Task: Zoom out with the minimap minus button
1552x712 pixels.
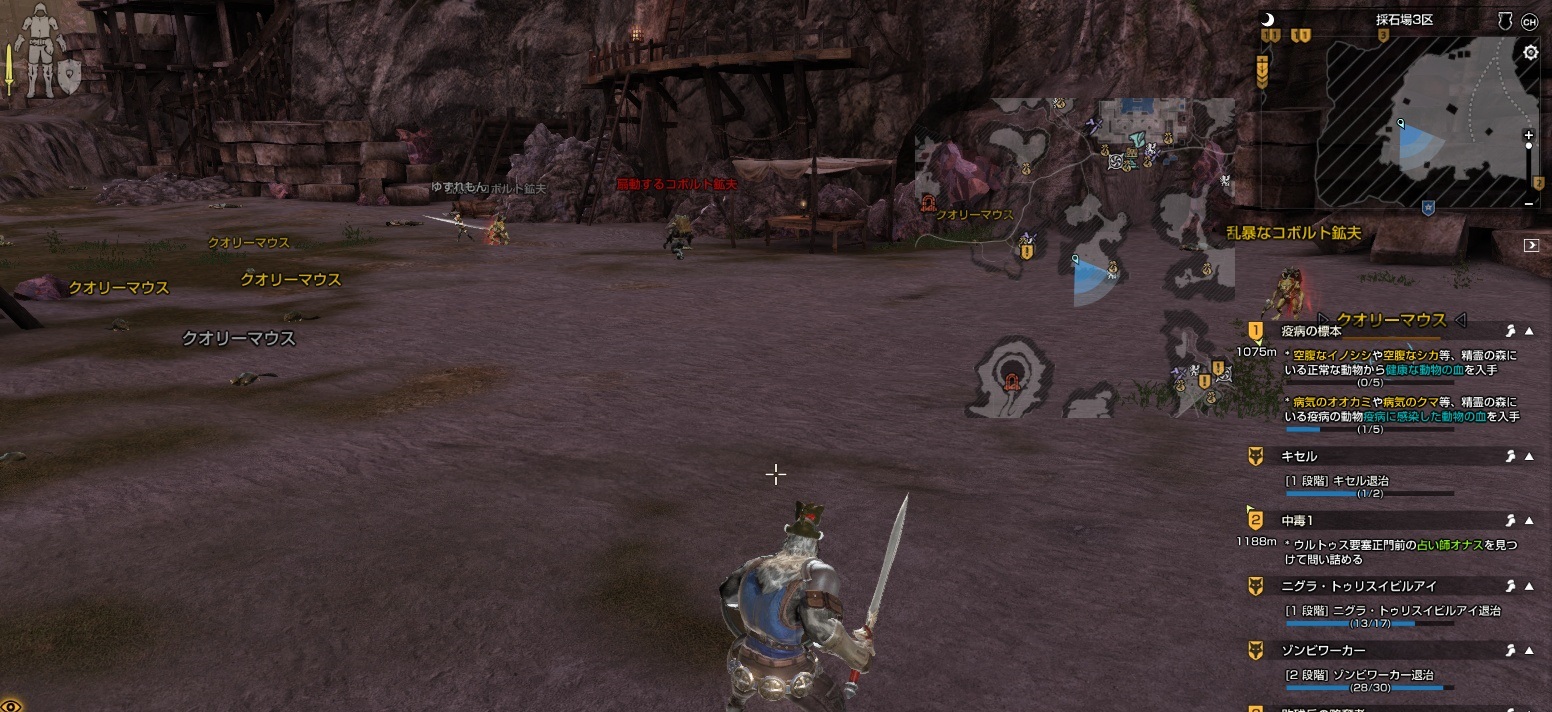Action: coord(1528,203)
